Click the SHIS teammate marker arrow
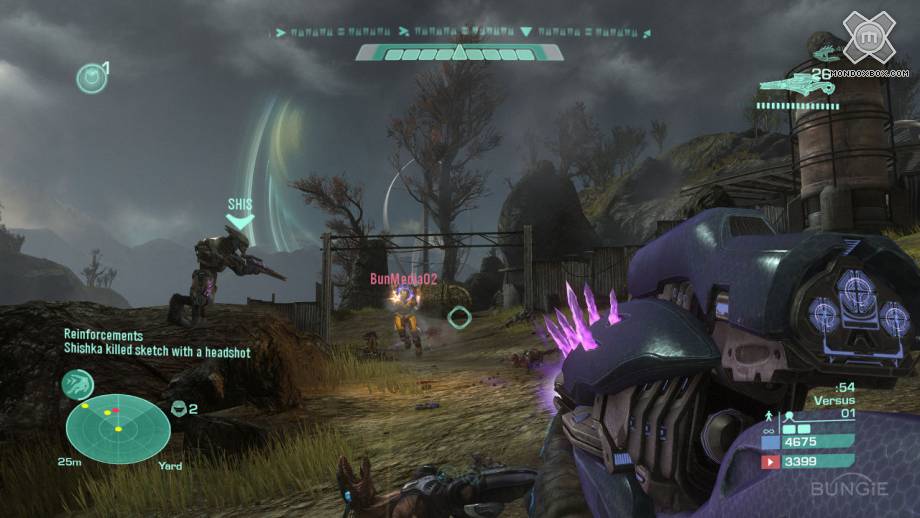This screenshot has width=920, height=518. (x=240, y=220)
